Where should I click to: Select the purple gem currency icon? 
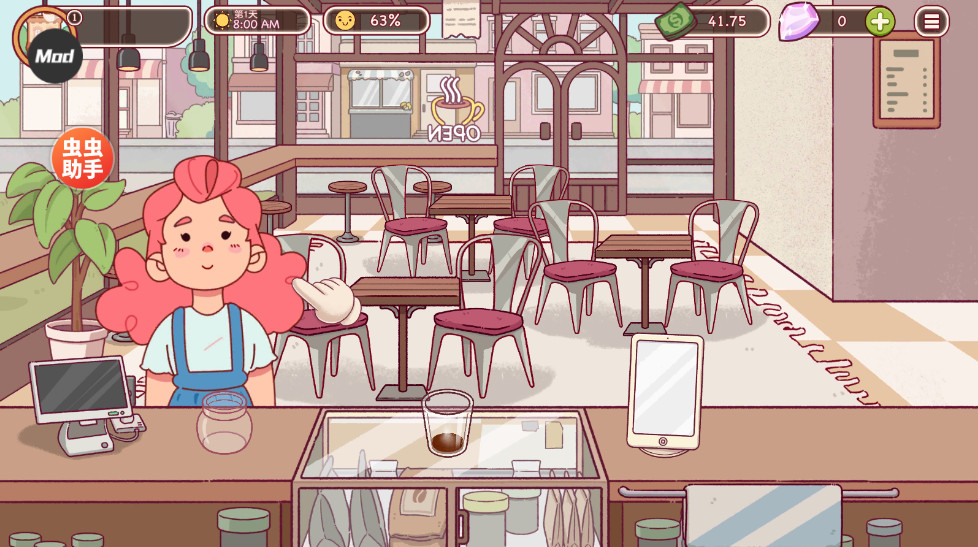click(x=798, y=21)
